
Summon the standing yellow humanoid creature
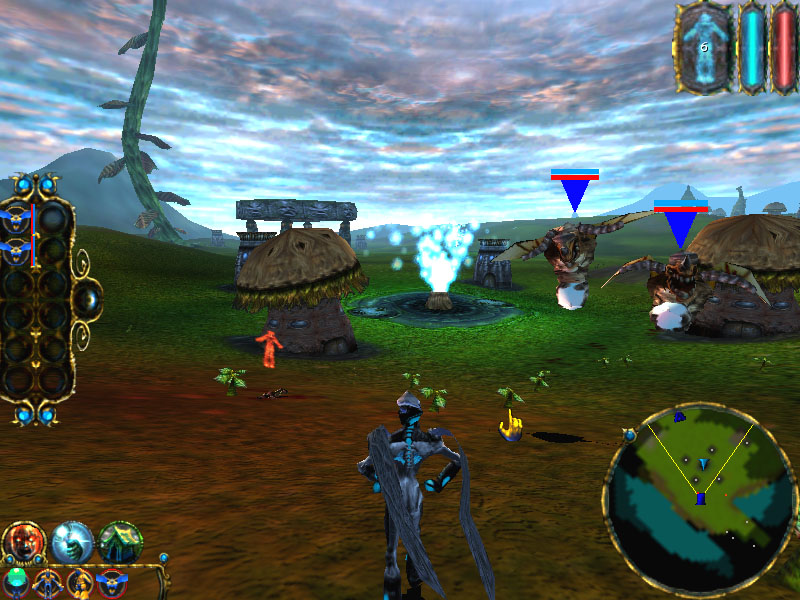(x=47, y=582)
